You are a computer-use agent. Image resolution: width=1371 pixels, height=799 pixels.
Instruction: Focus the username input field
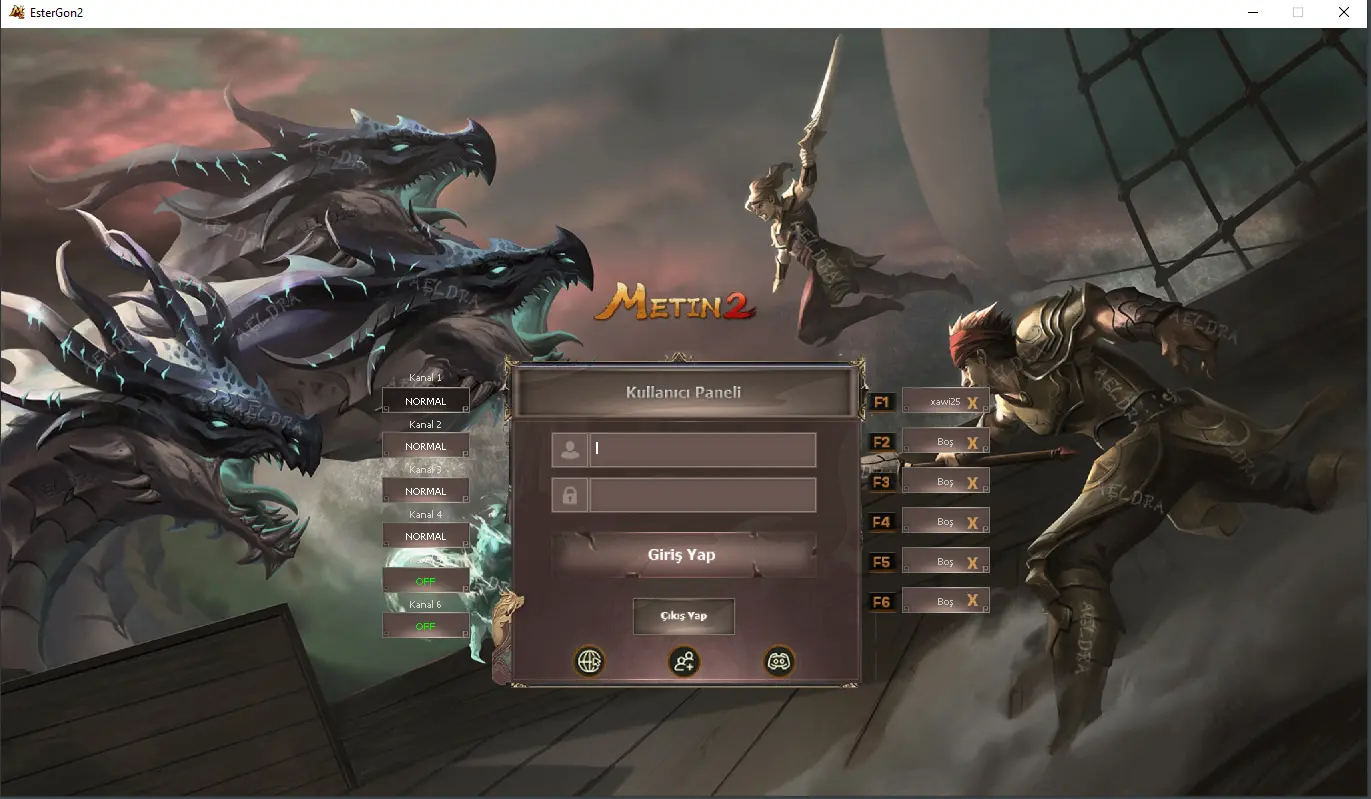pos(702,449)
